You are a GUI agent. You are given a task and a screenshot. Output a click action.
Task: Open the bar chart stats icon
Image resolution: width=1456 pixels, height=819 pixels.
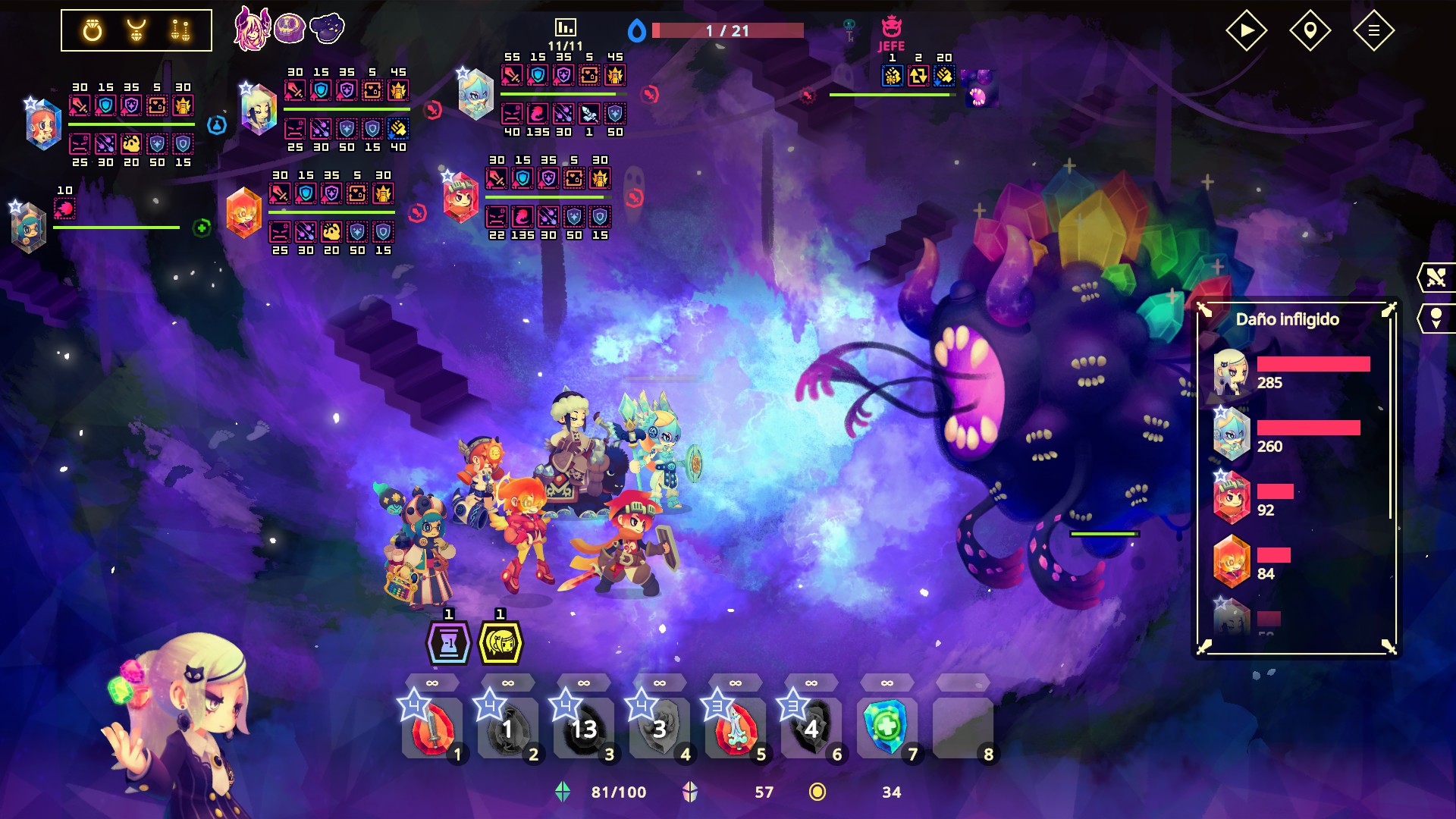[566, 28]
